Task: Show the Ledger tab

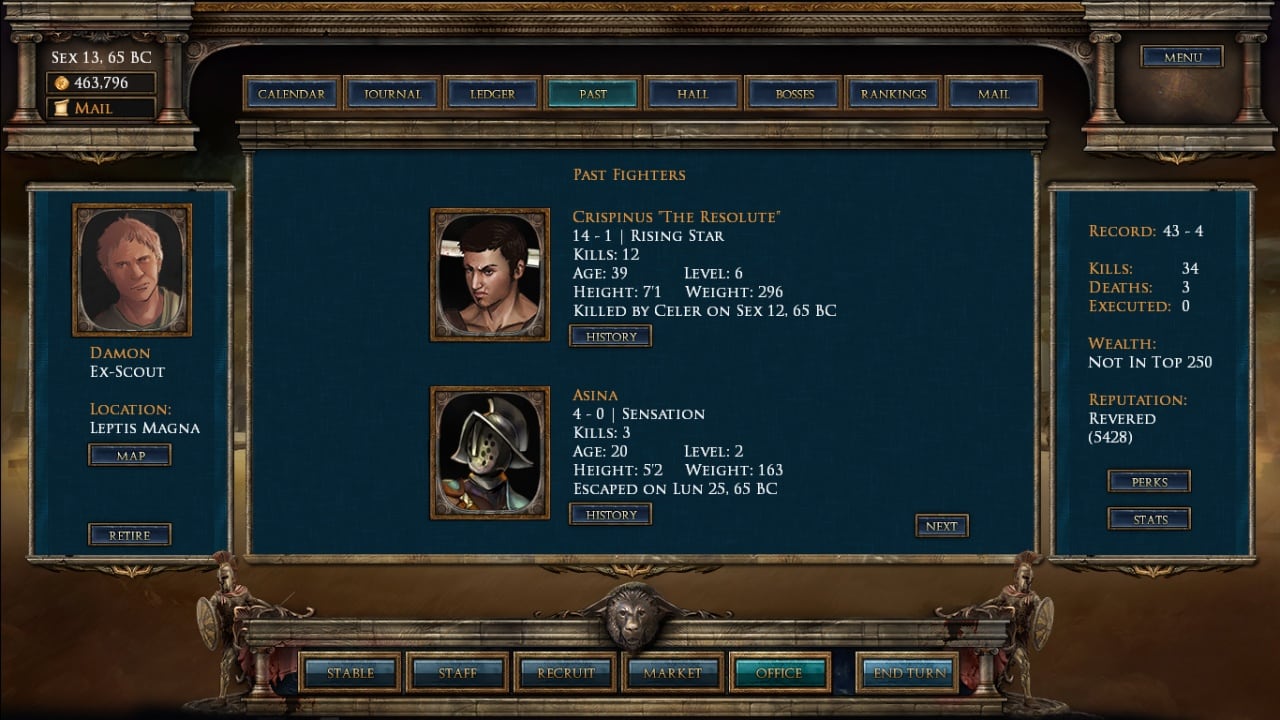Action: tap(492, 94)
